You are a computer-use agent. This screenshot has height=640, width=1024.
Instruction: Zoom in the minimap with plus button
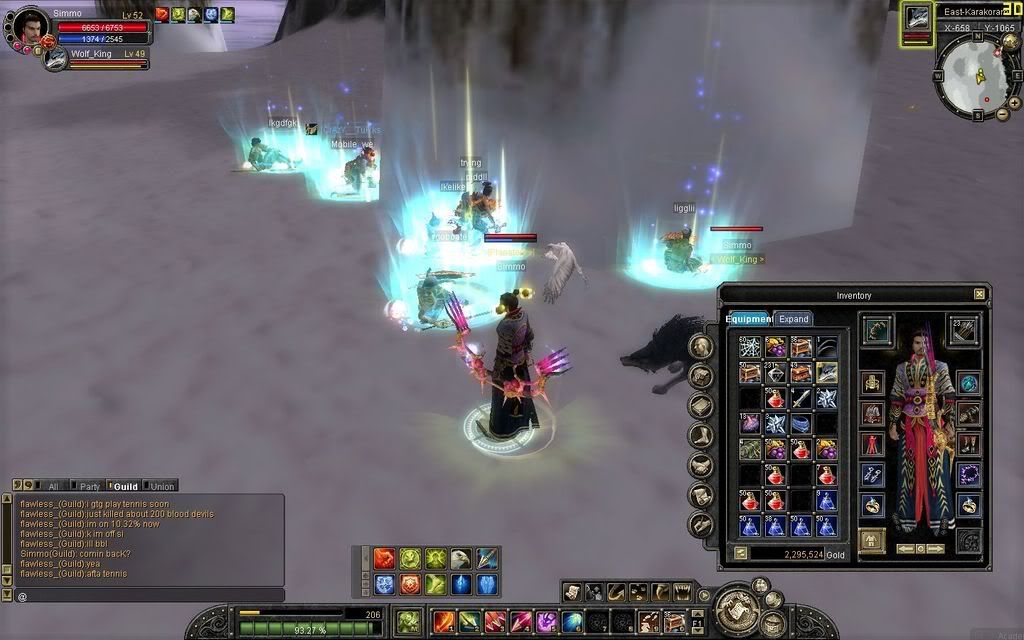(x=1014, y=102)
